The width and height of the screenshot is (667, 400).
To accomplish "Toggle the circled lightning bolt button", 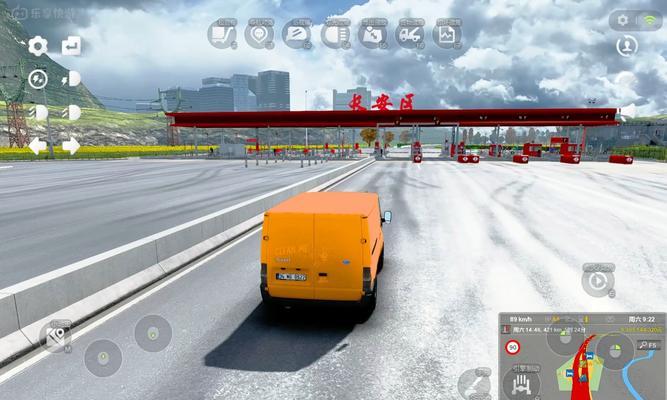I will 38,79.
